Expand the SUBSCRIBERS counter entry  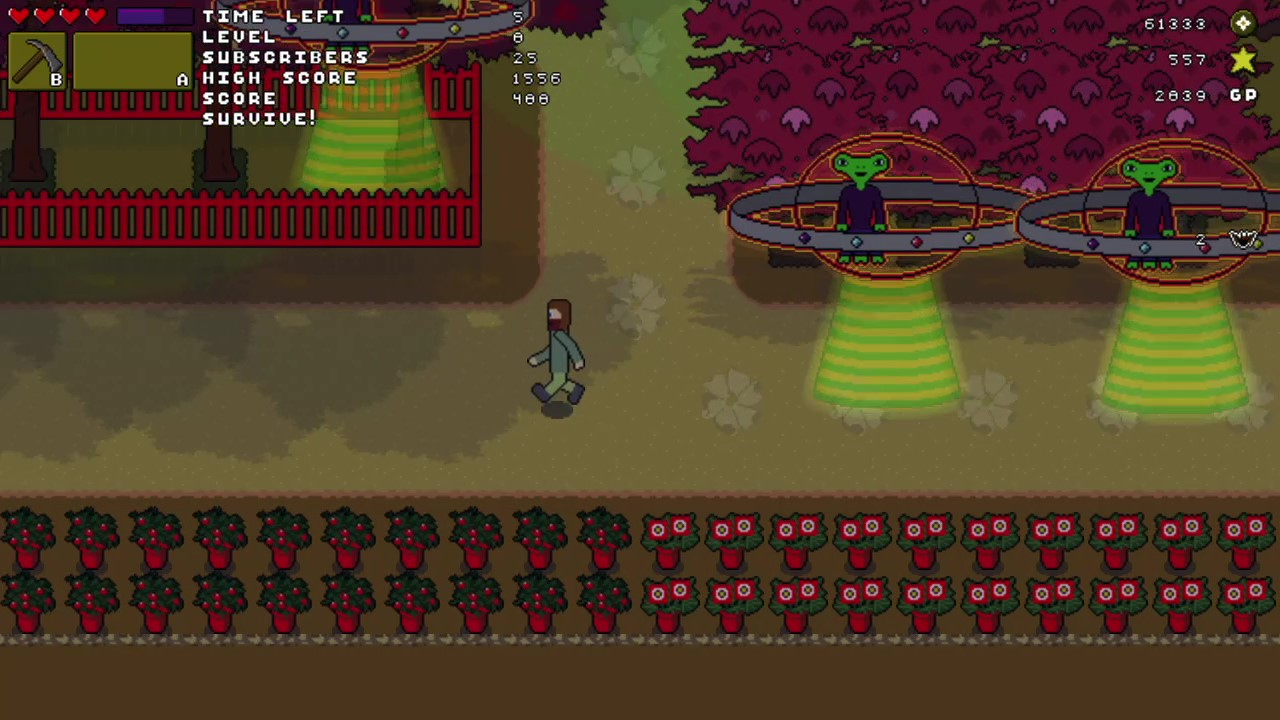[285, 57]
